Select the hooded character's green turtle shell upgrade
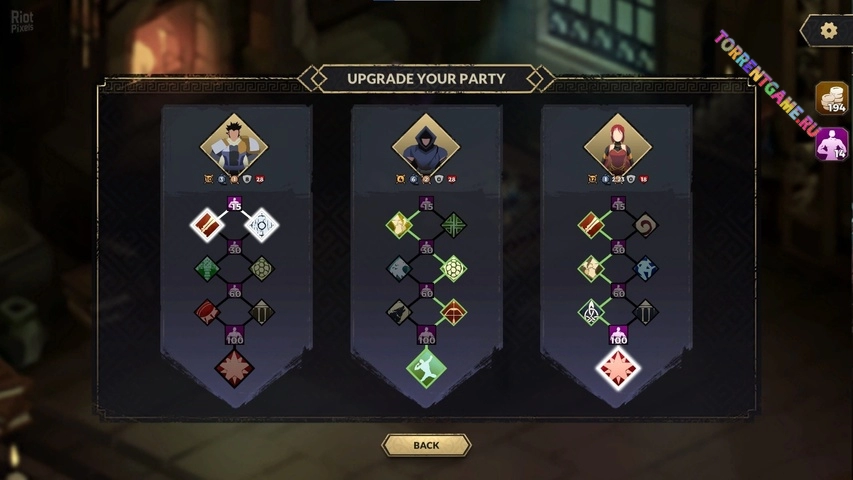The image size is (853, 480). (454, 268)
